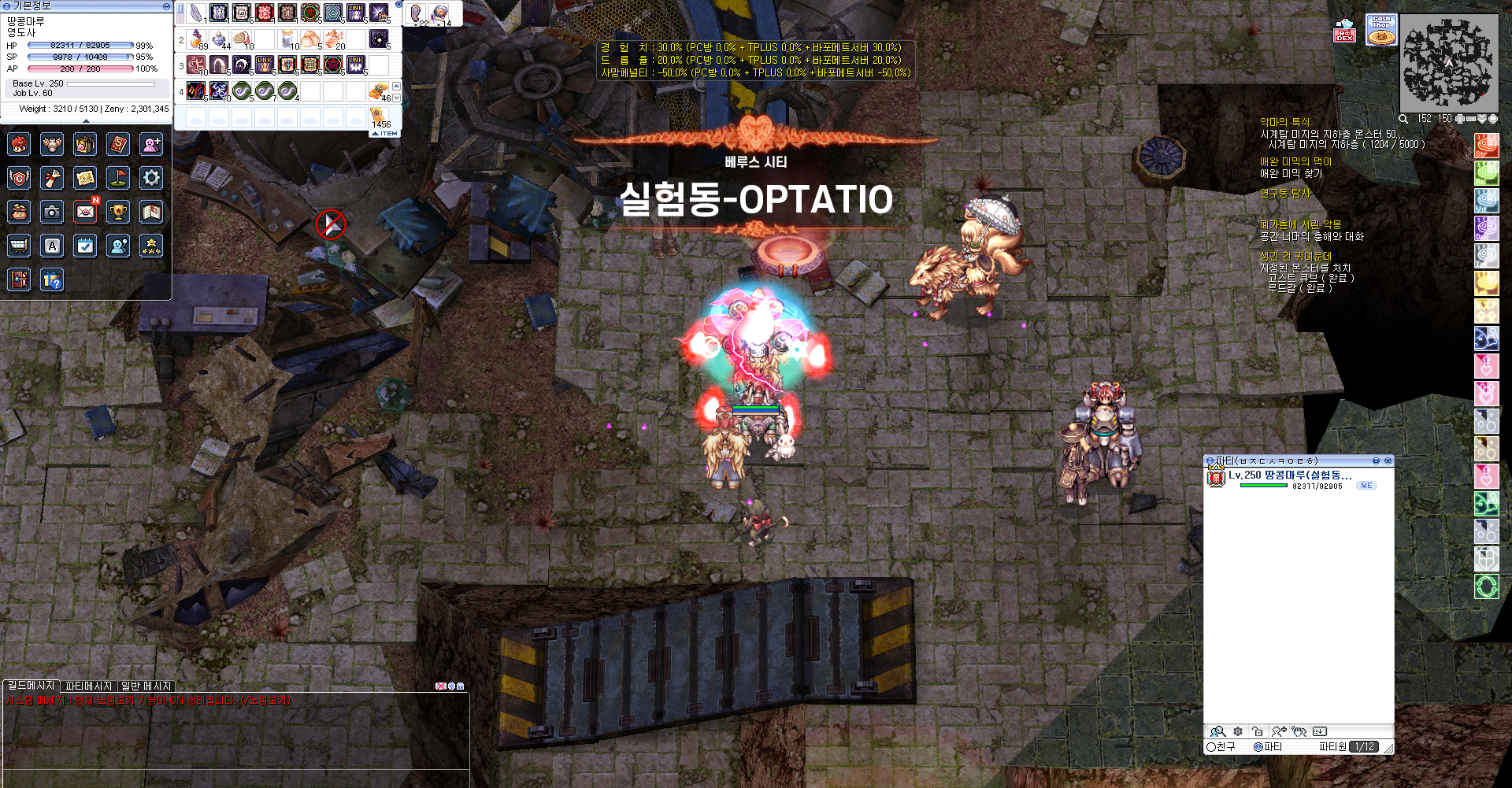Take a screenshot using the camera icon

click(x=52, y=212)
